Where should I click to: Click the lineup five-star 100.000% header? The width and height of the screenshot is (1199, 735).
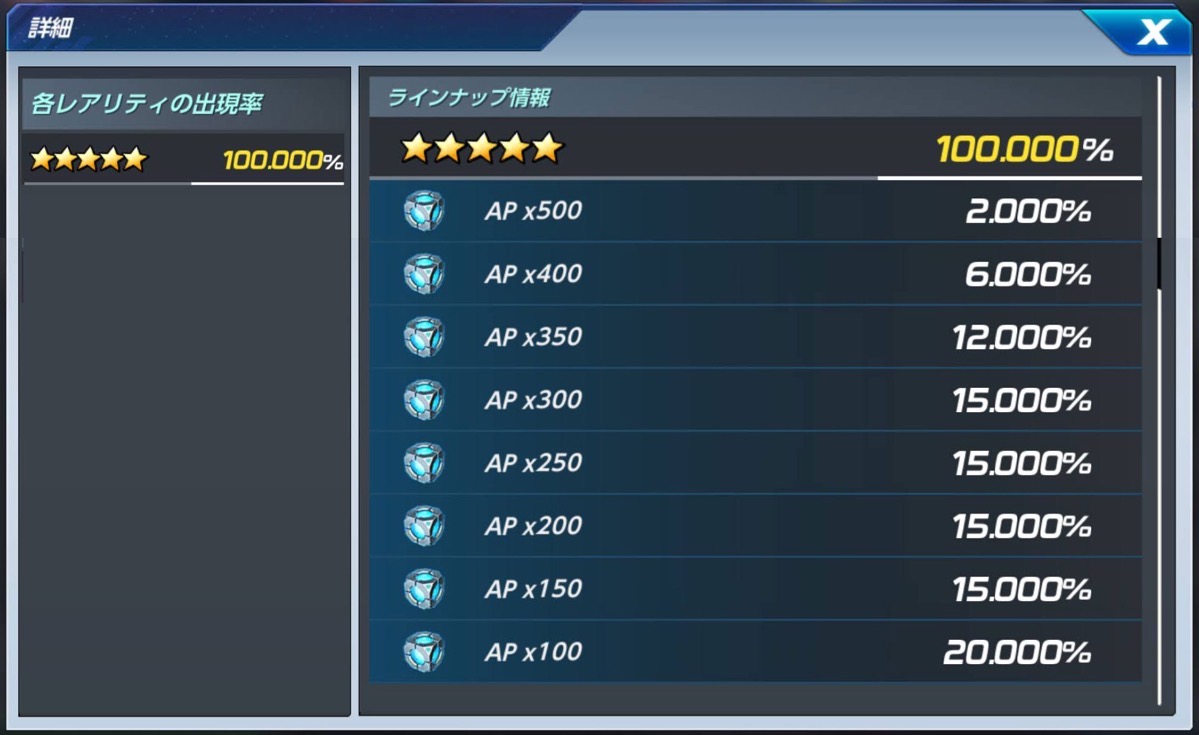tap(755, 150)
